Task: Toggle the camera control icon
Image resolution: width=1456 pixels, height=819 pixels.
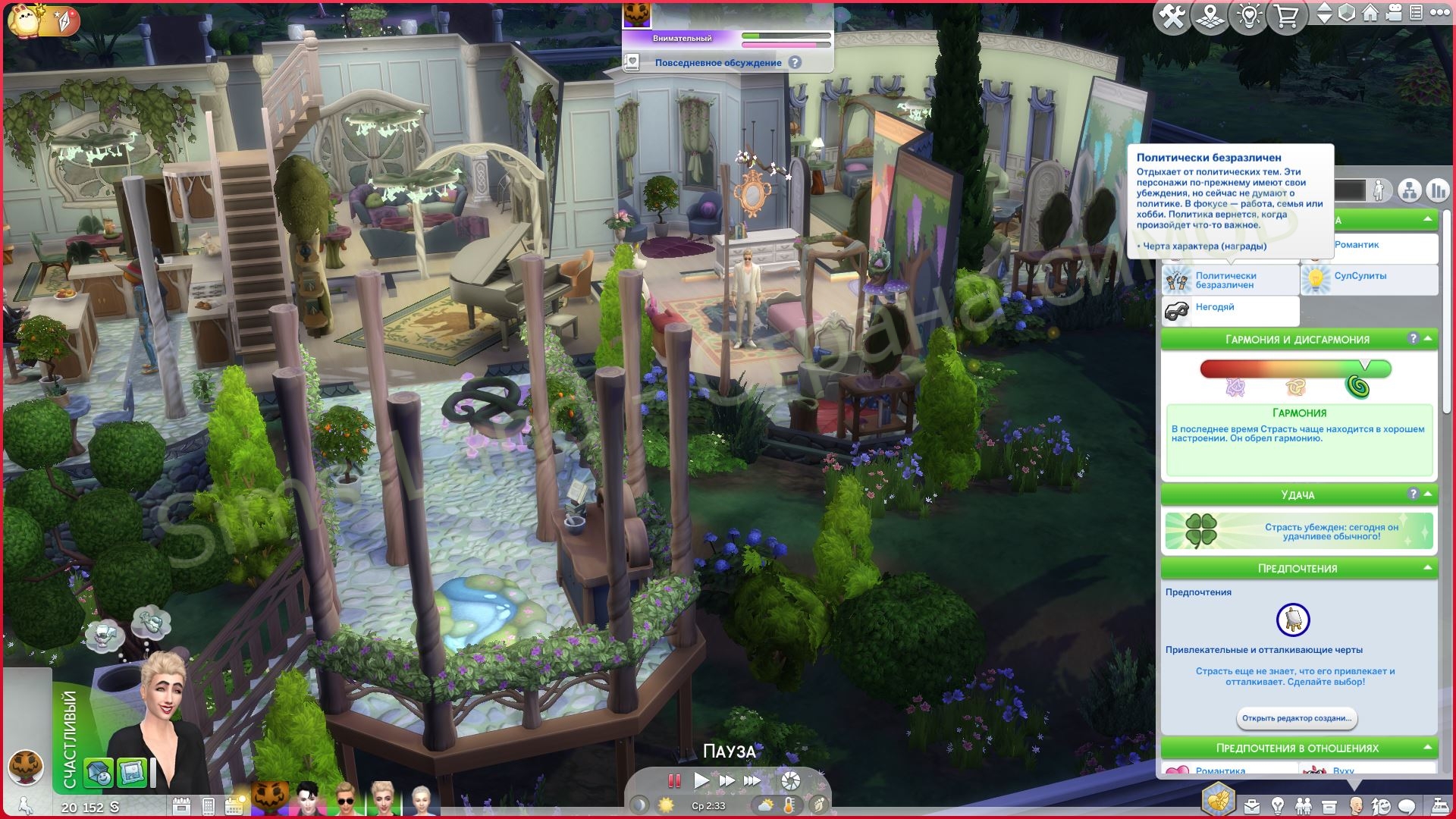Action: tap(1394, 13)
